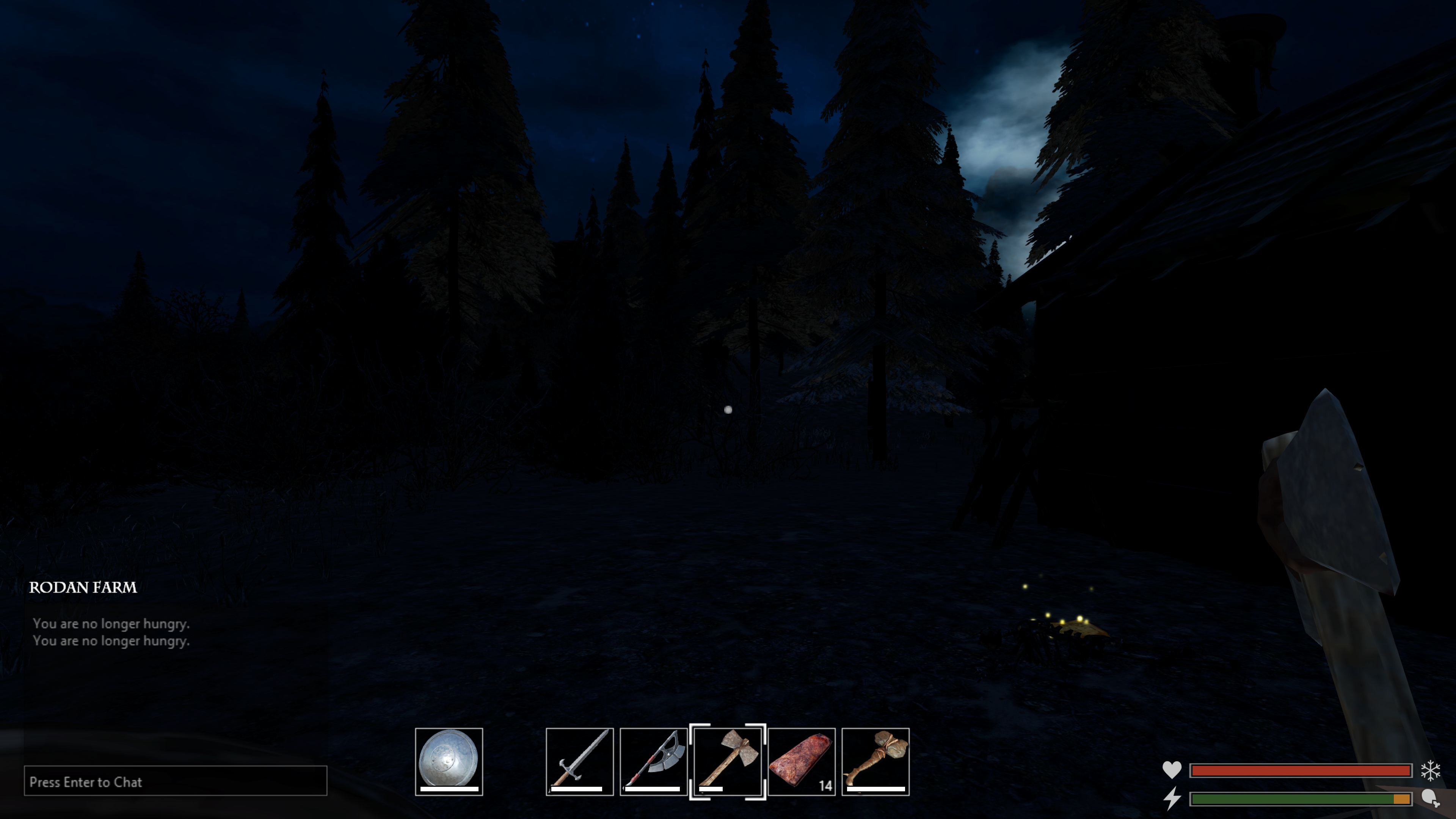Select the battle axe hotbar slot
This screenshot has height=819, width=1456.
coord(653,762)
